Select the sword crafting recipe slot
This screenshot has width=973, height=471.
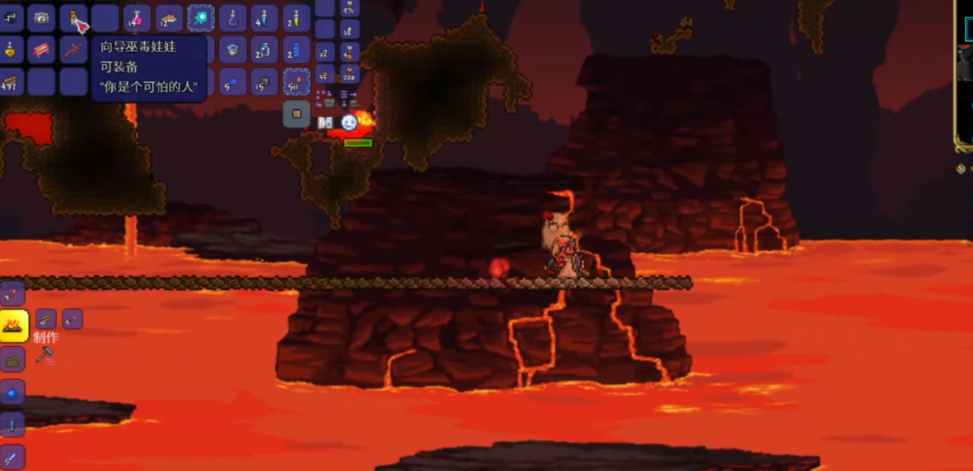[12, 456]
